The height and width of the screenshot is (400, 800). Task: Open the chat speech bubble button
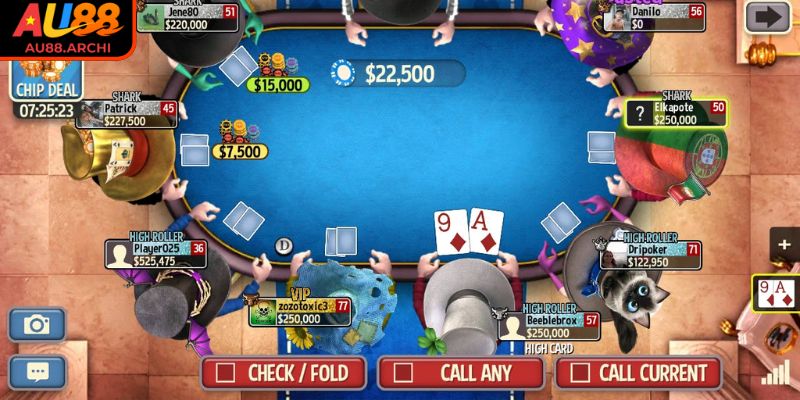(37, 371)
